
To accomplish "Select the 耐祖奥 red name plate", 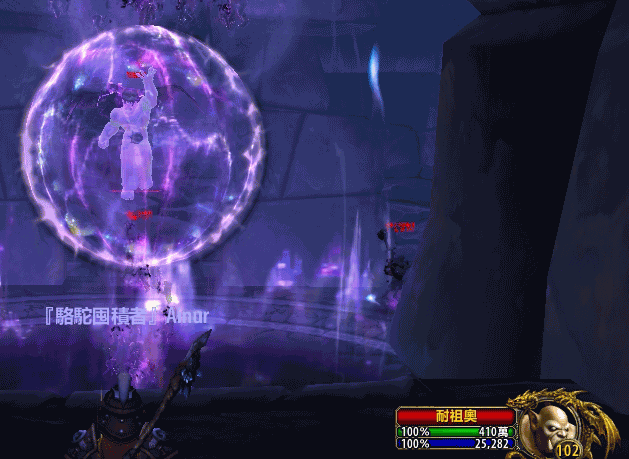I will tap(455, 416).
